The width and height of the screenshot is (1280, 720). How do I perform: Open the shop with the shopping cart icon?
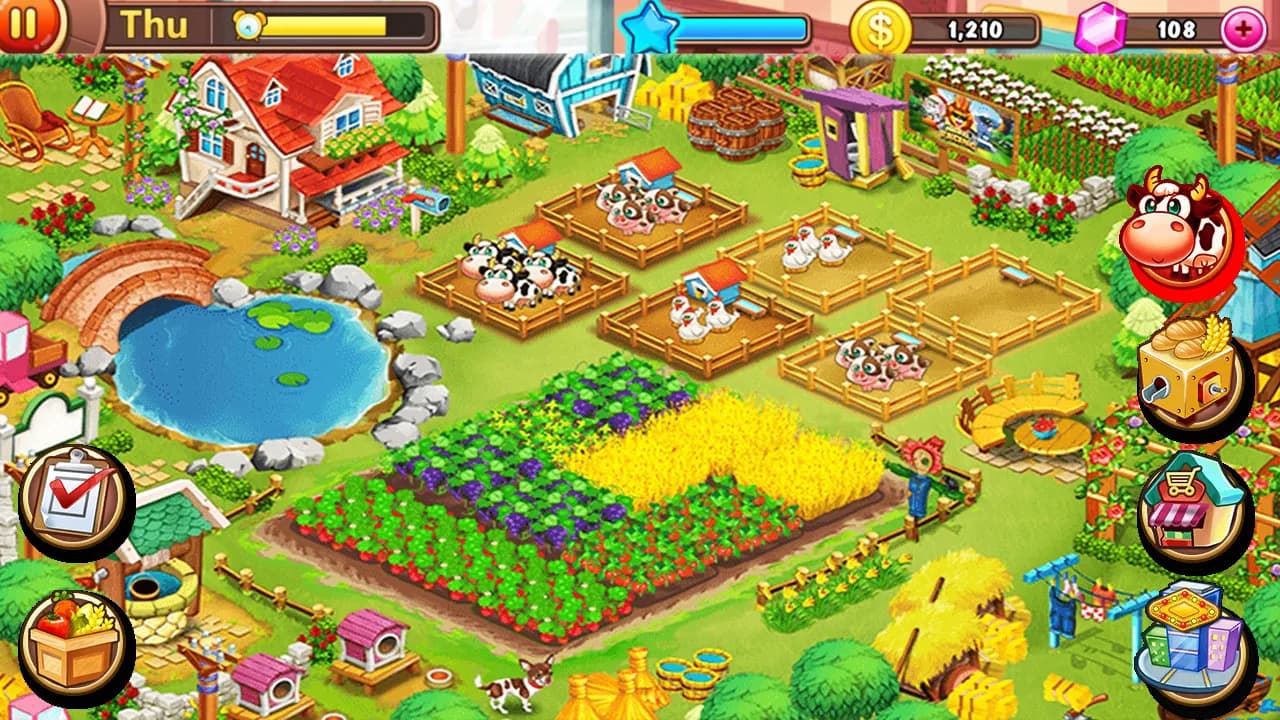click(1190, 505)
